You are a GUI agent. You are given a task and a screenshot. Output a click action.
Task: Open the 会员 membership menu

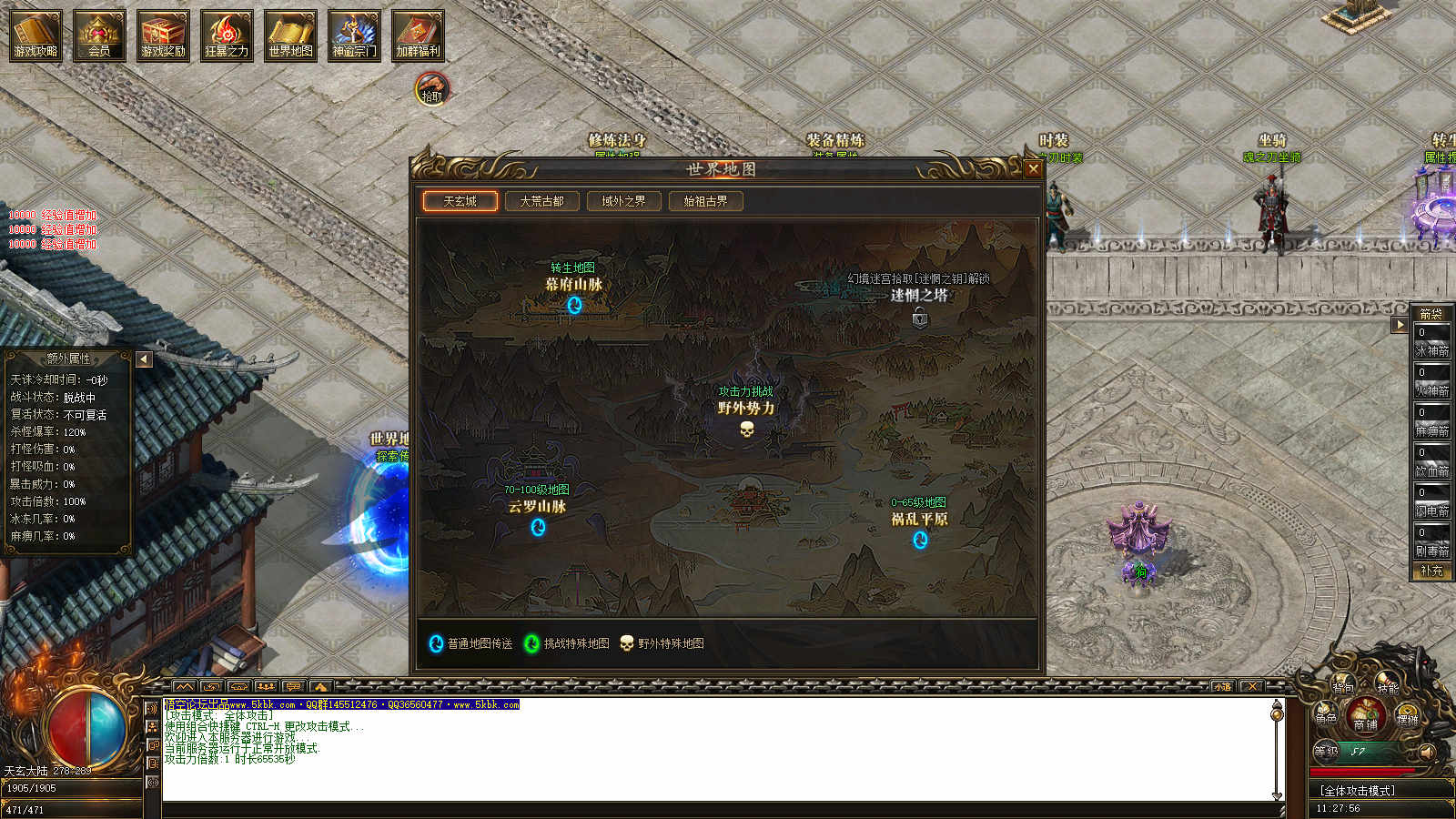pos(99,36)
